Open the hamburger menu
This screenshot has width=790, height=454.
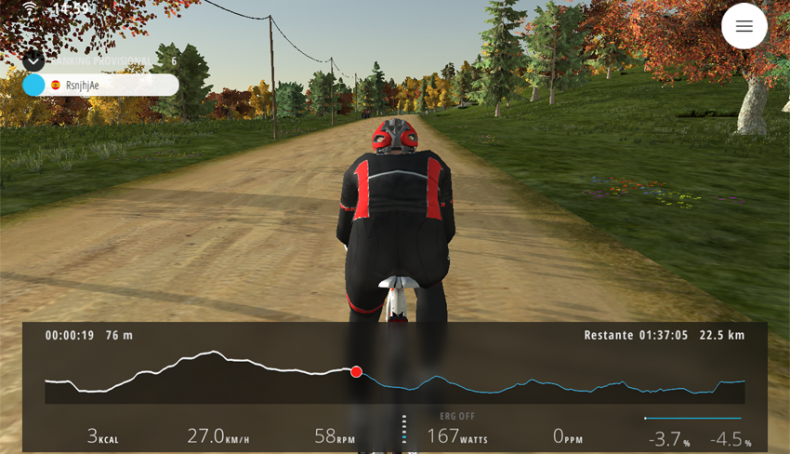pos(744,27)
